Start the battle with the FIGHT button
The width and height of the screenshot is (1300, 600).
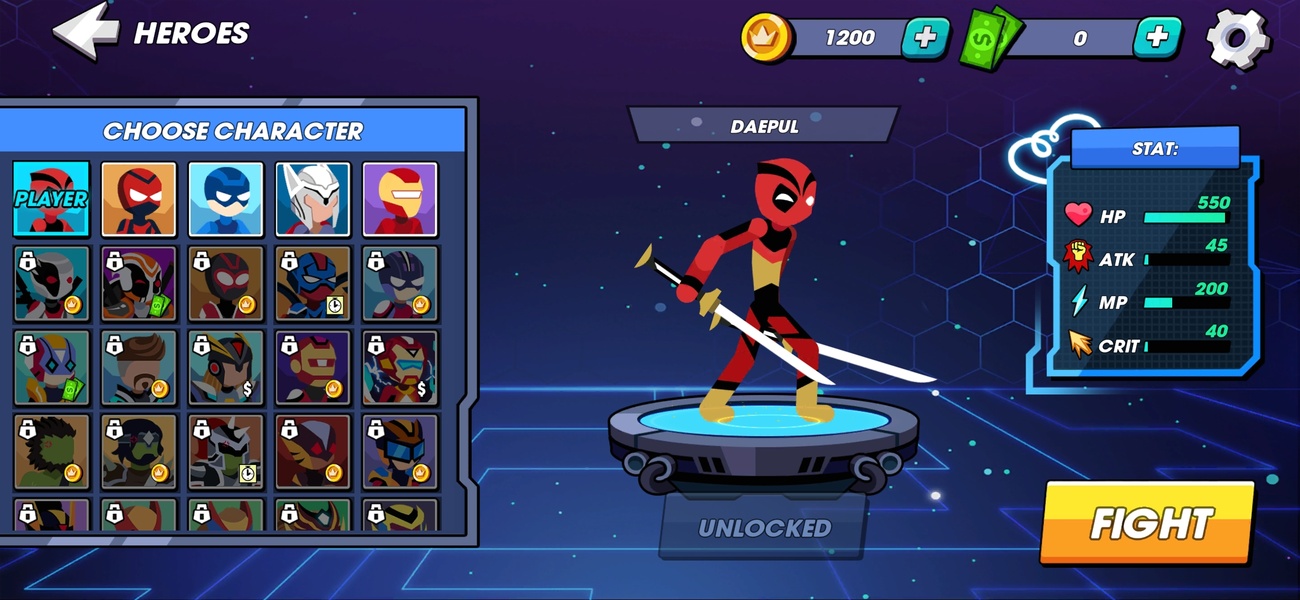pos(1147,523)
